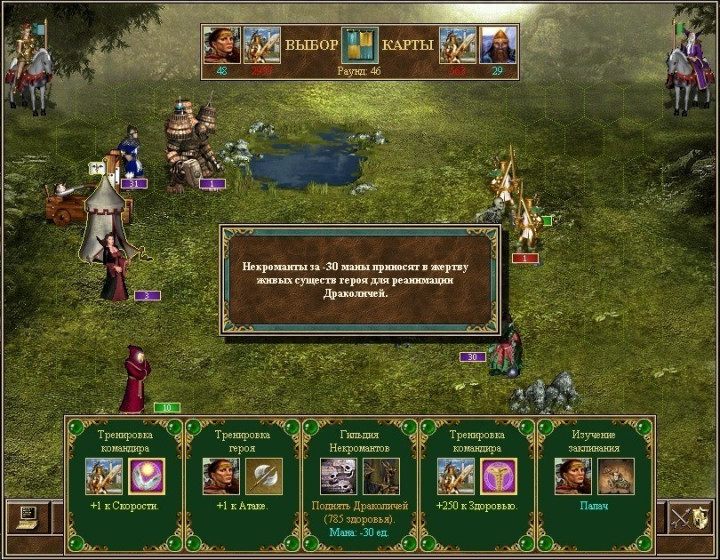Image resolution: width=720 pixels, height=560 pixels.
Task: Select the bearded enemy hero portrait
Action: coord(498,45)
